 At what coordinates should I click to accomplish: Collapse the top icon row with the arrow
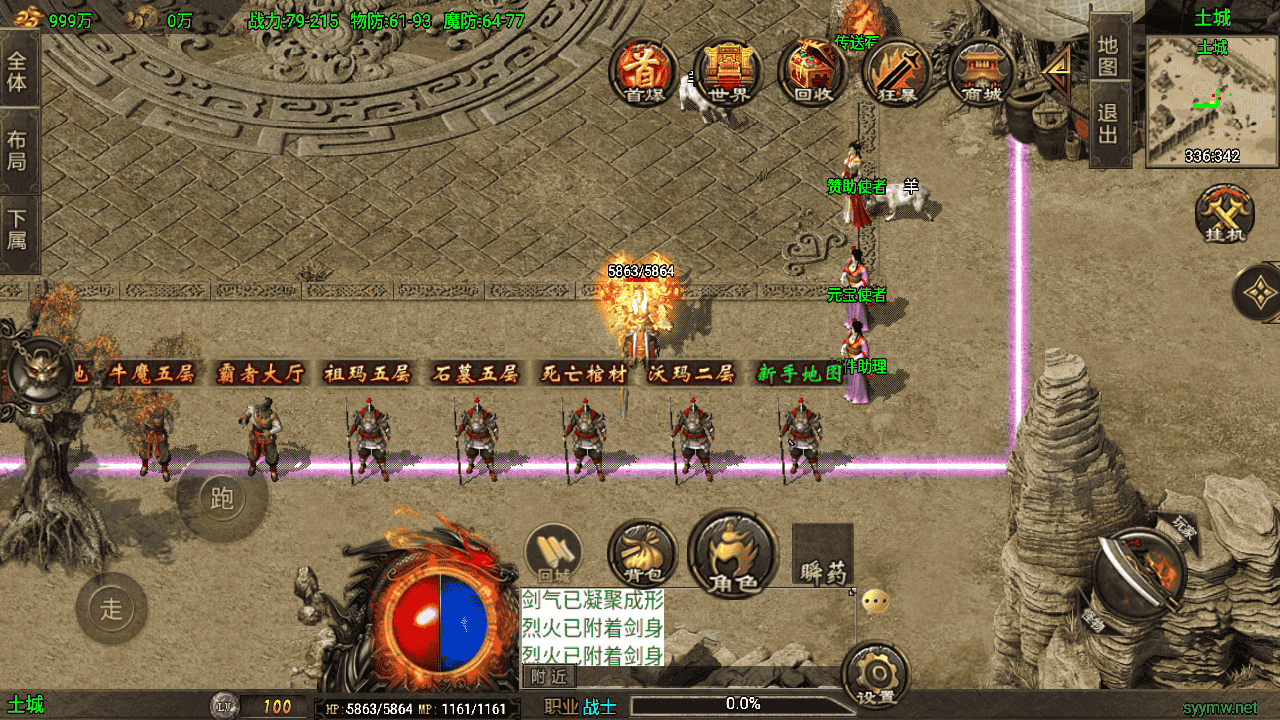pos(1055,72)
